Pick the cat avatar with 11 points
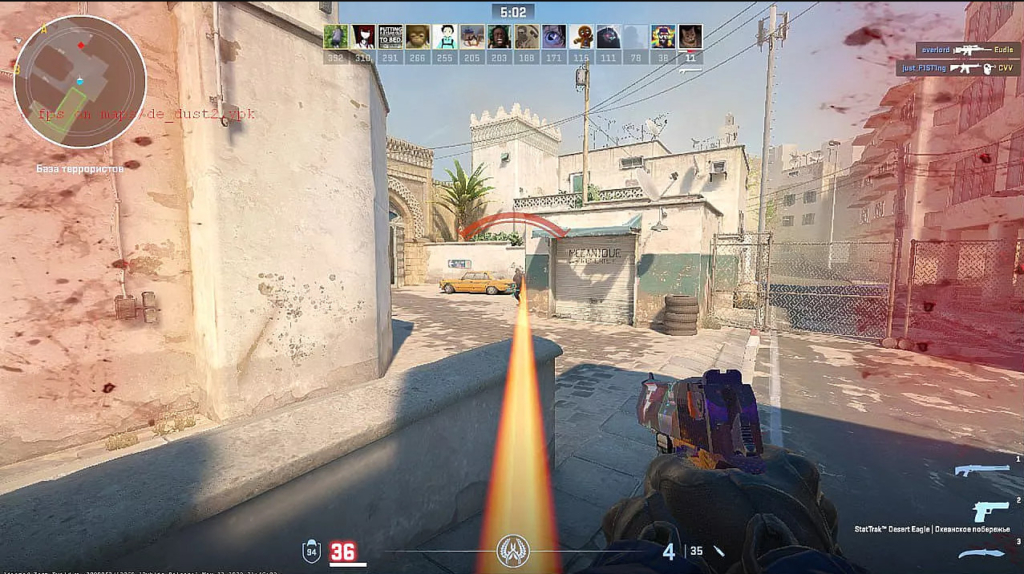Viewport: 1024px width, 574px height. coord(690,37)
